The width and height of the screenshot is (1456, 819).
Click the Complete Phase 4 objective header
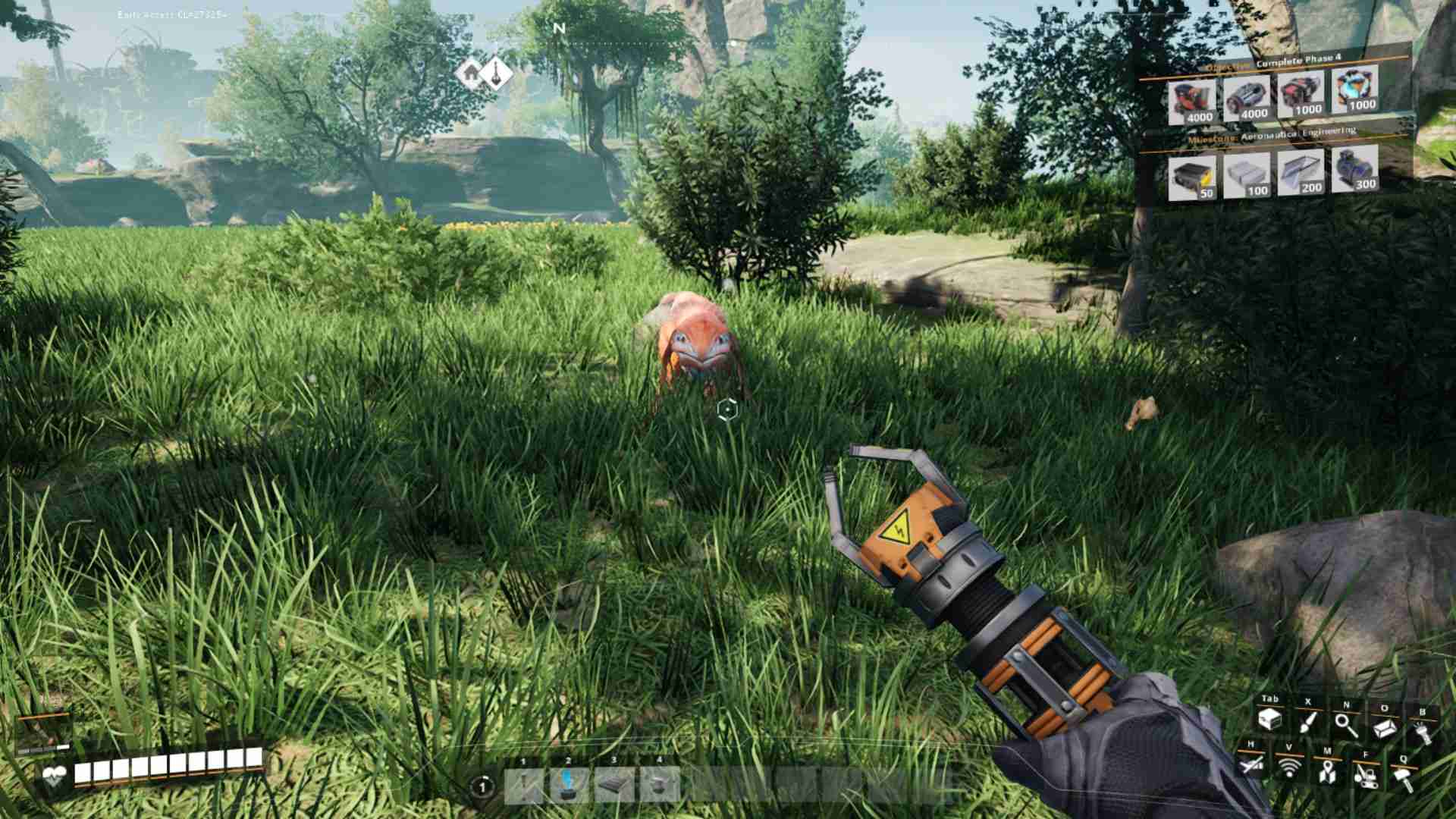(1298, 60)
